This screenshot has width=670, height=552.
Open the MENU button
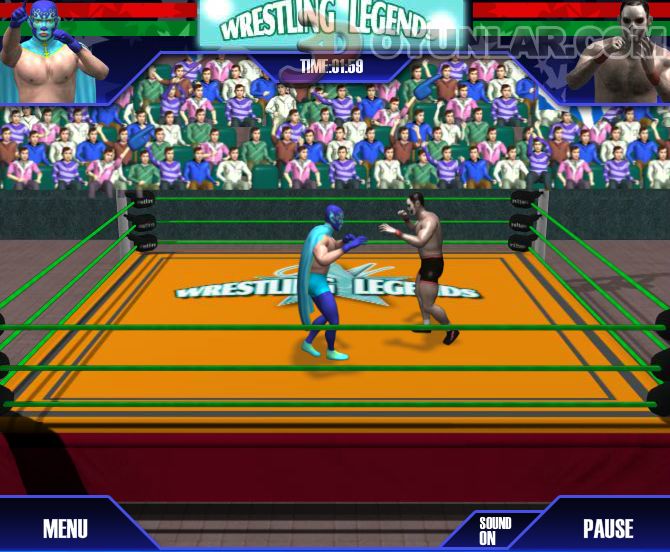(x=65, y=528)
